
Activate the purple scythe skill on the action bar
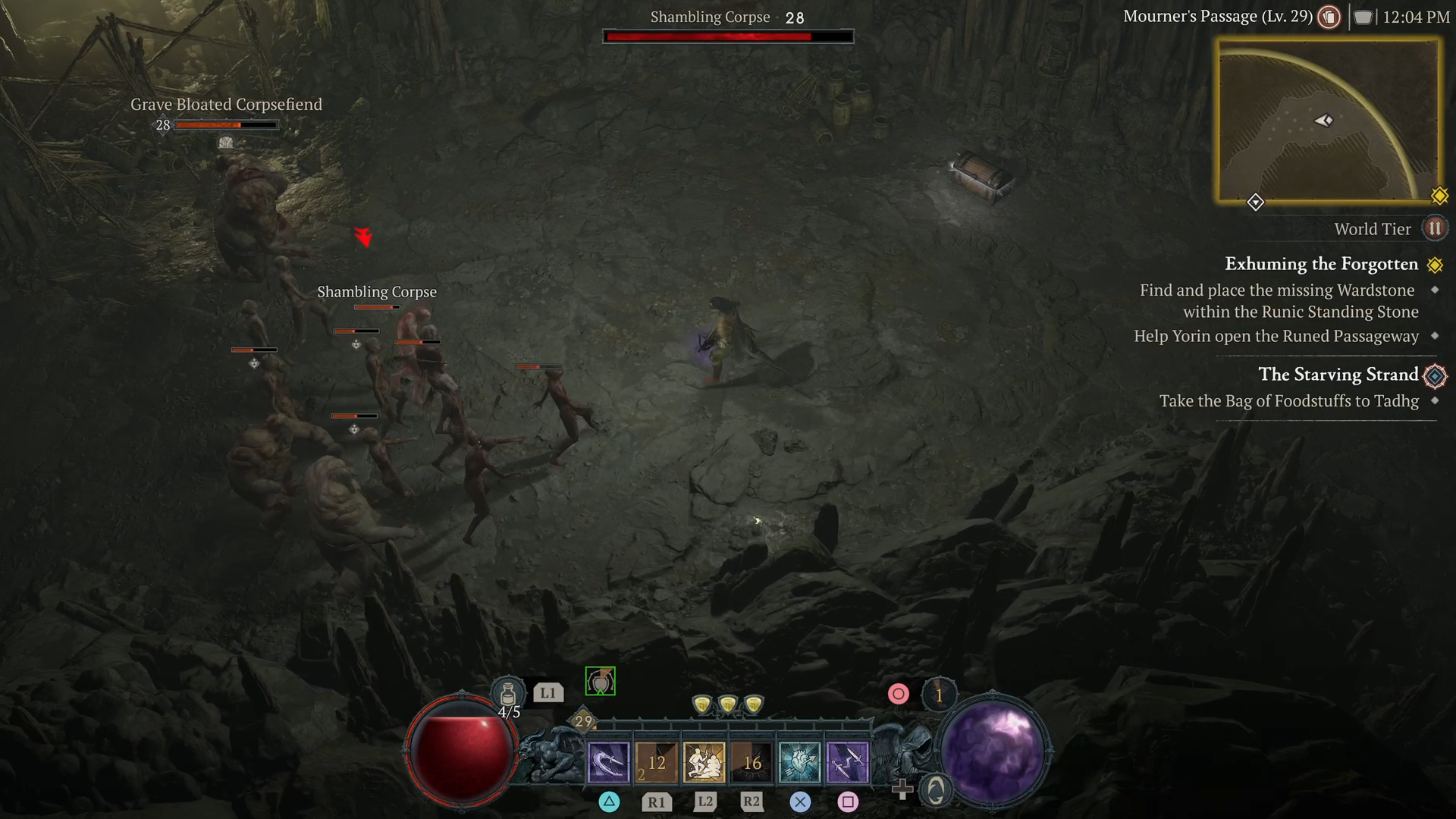pyautogui.click(x=607, y=761)
